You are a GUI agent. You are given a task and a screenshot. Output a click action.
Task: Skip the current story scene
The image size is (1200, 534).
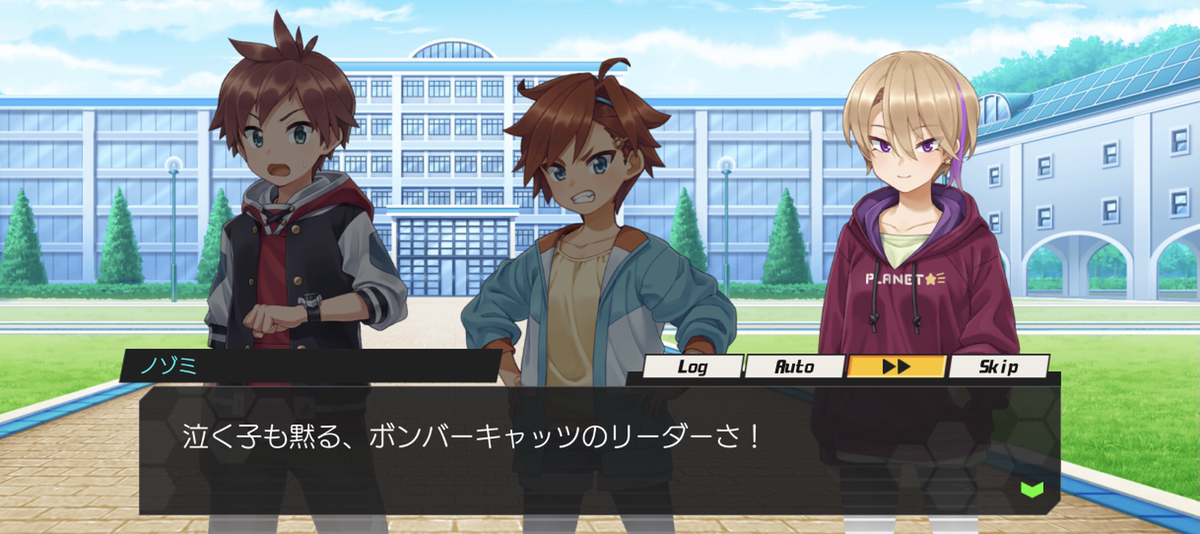point(998,367)
